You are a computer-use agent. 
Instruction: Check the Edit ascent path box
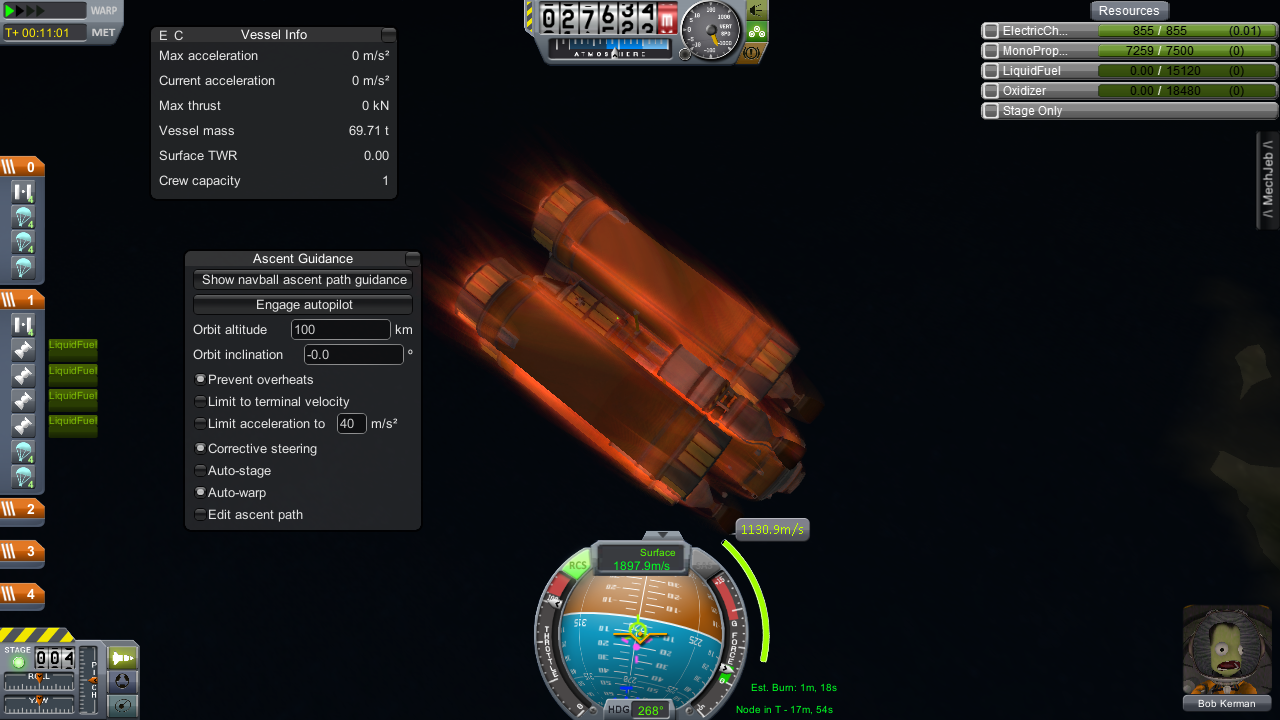(200, 515)
